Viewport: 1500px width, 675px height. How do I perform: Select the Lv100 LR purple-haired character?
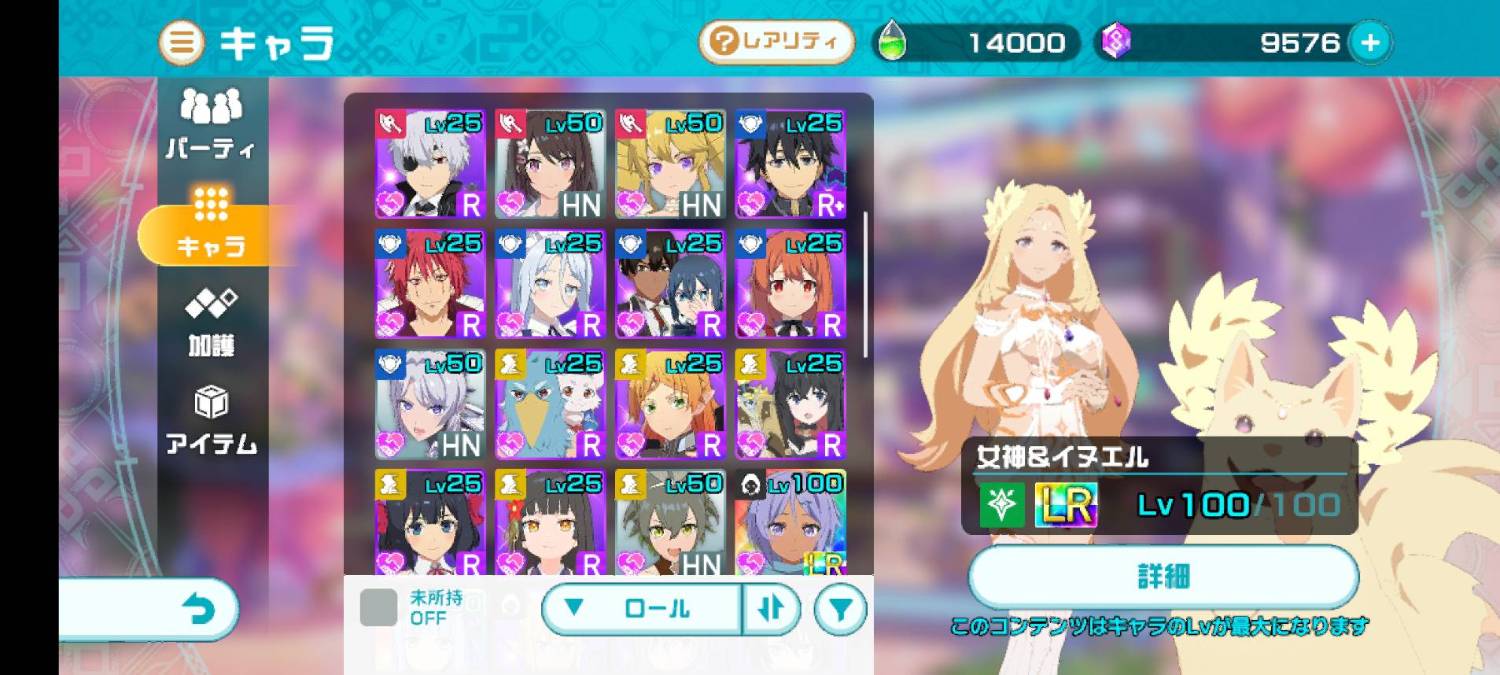coord(790,522)
